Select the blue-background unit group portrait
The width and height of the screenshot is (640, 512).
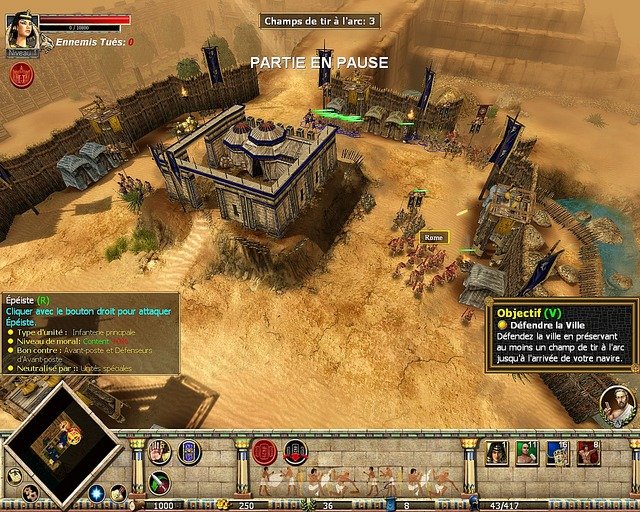coord(558,453)
